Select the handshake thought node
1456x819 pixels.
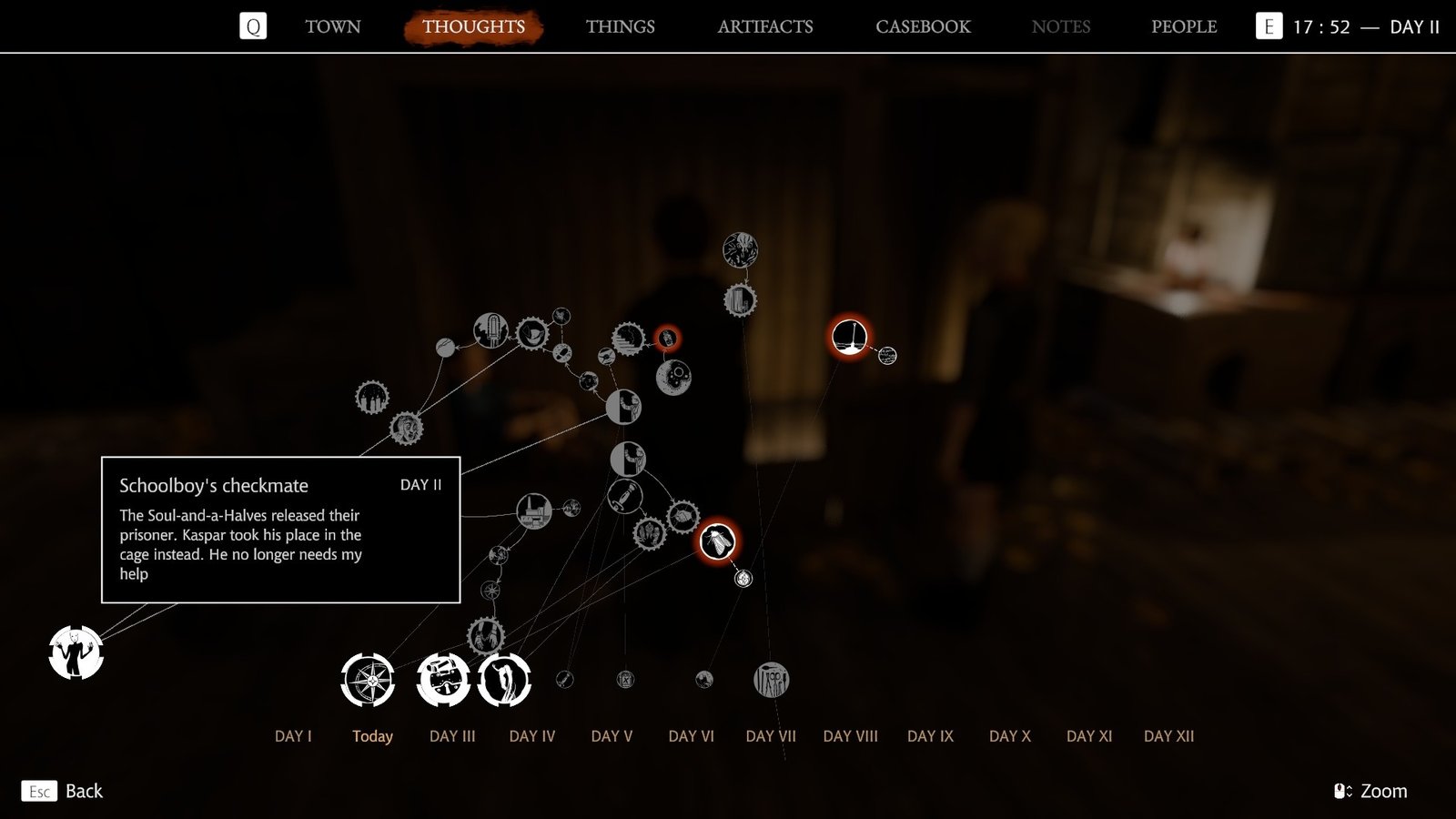click(682, 517)
